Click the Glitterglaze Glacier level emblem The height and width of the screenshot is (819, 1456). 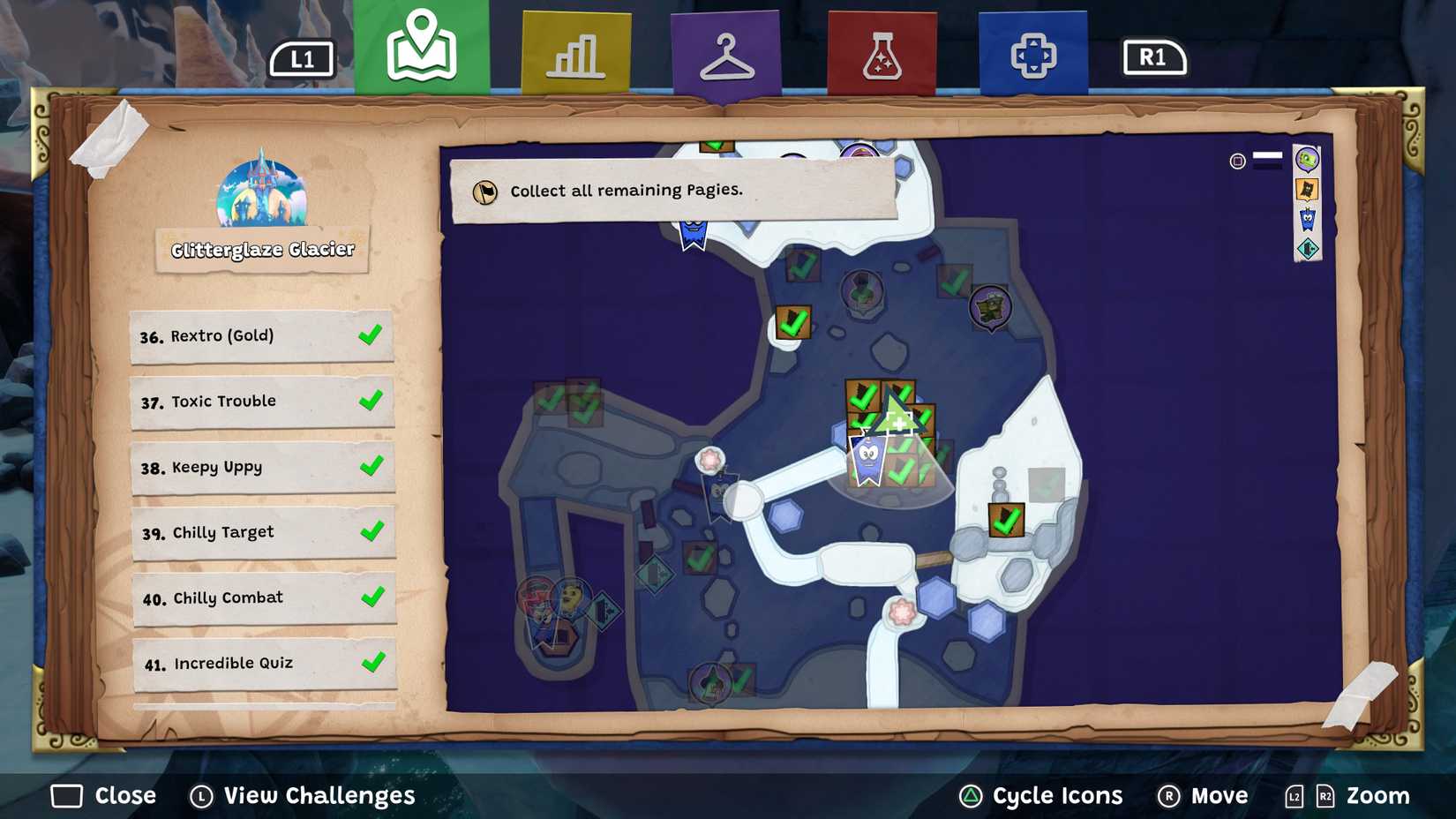(x=262, y=196)
